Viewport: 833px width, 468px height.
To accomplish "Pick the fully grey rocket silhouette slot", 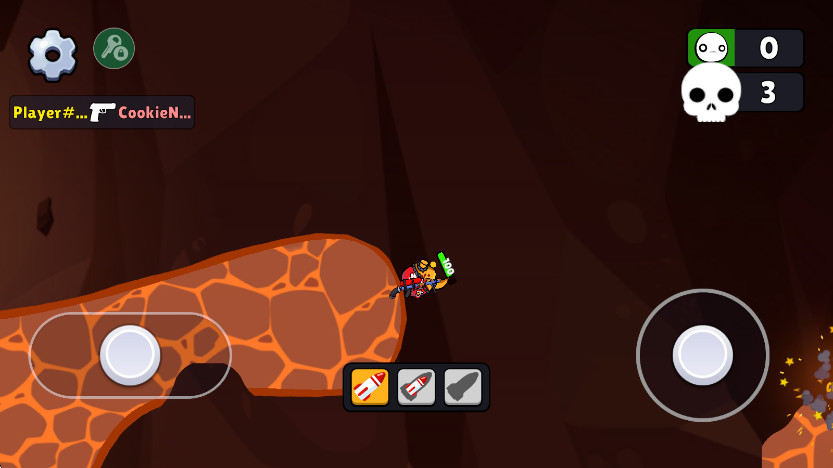I will (462, 387).
